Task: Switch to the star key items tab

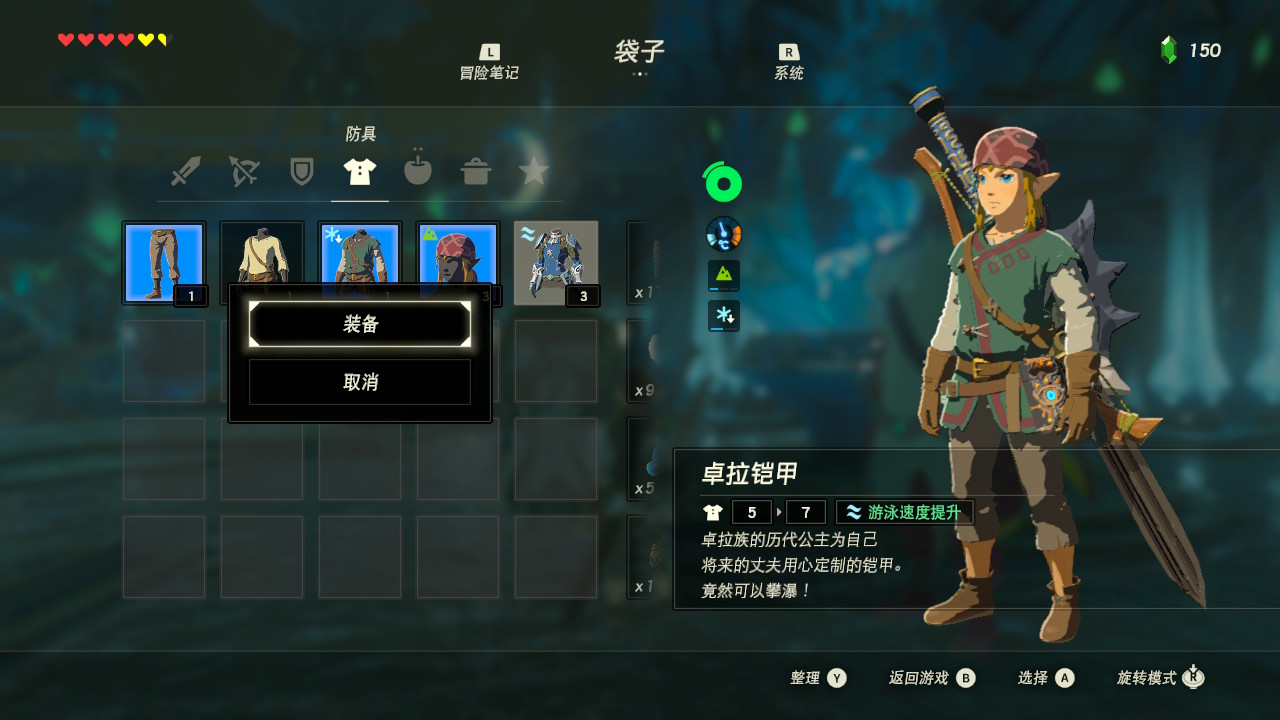Action: (534, 172)
